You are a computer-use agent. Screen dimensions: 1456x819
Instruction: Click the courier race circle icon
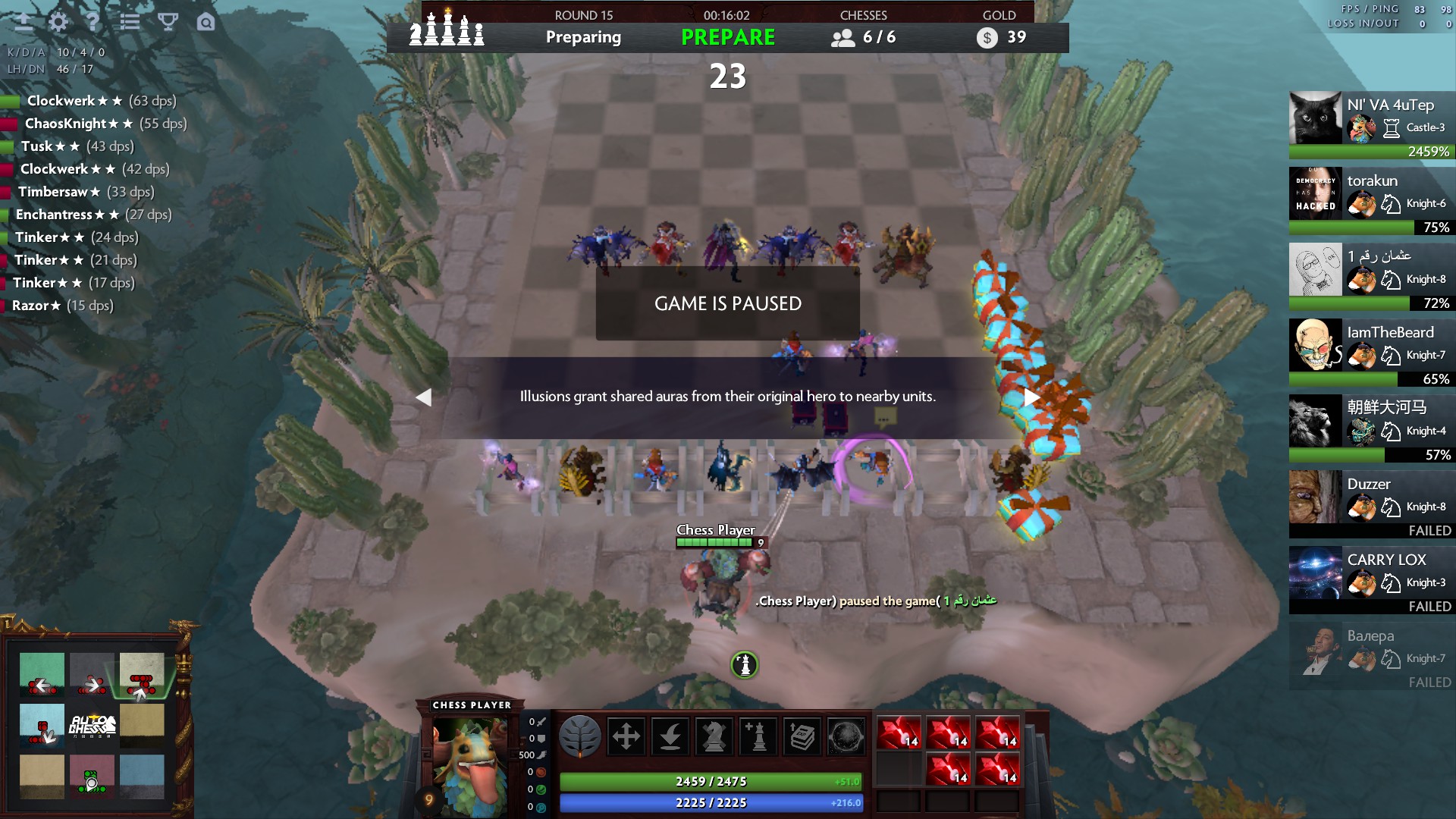click(744, 663)
